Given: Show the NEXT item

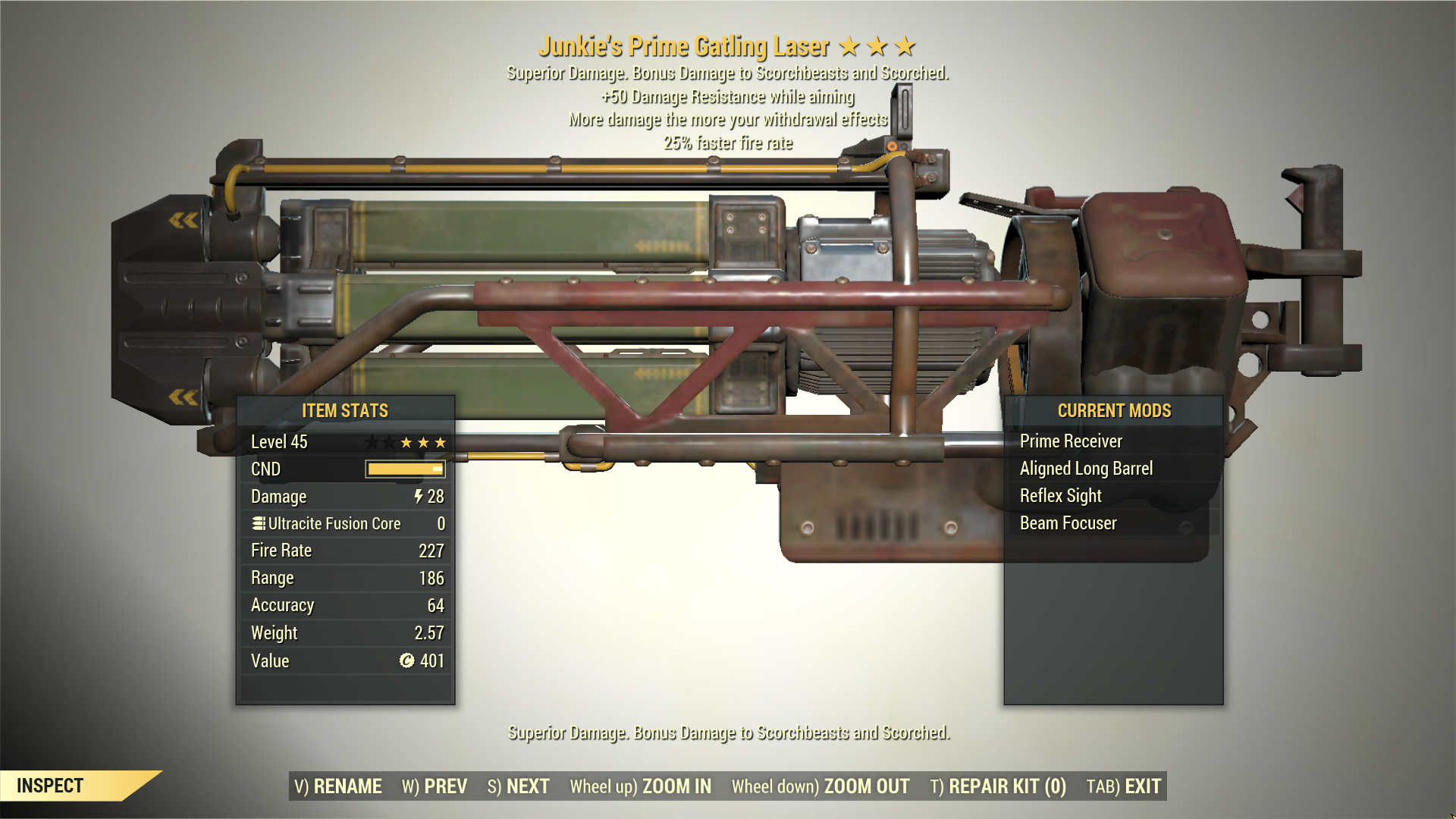Looking at the screenshot, I should pyautogui.click(x=519, y=786).
